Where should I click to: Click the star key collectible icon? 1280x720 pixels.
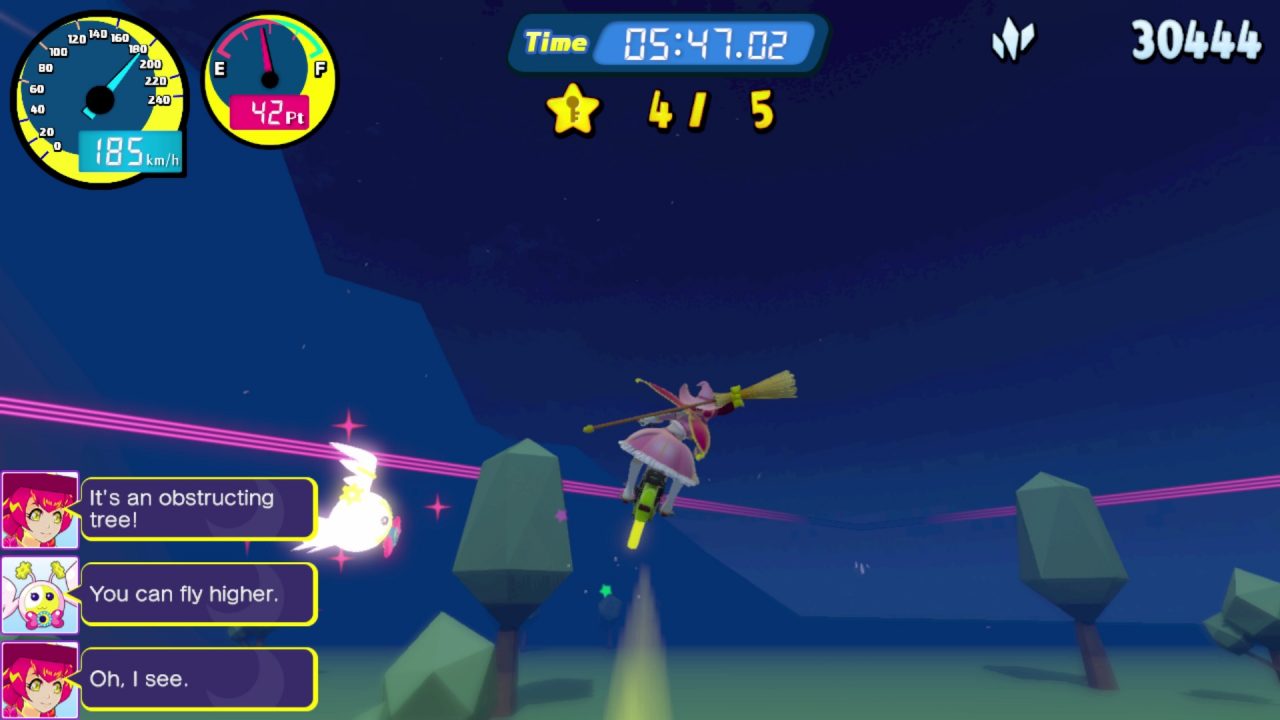[x=573, y=109]
